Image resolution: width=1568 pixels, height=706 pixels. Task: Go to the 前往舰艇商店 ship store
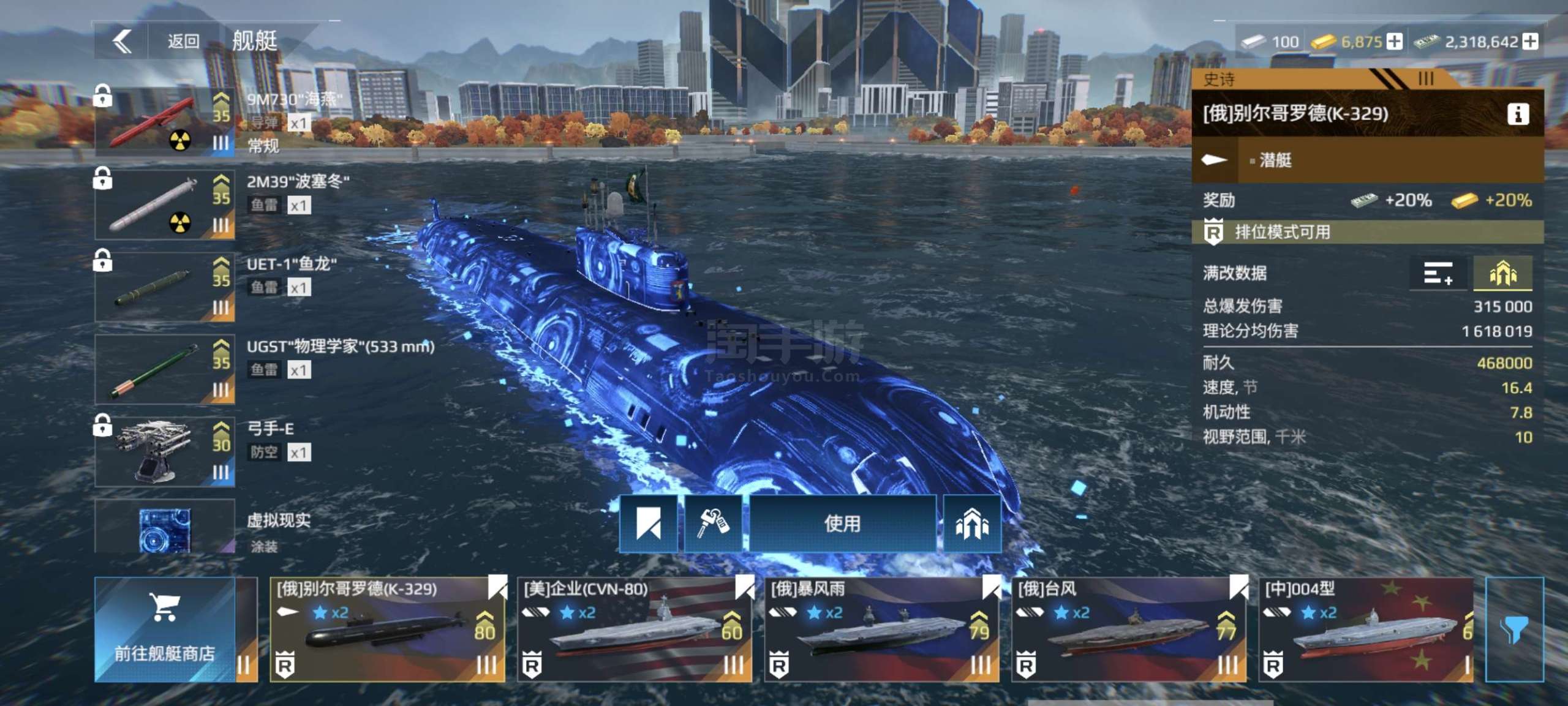click(164, 629)
